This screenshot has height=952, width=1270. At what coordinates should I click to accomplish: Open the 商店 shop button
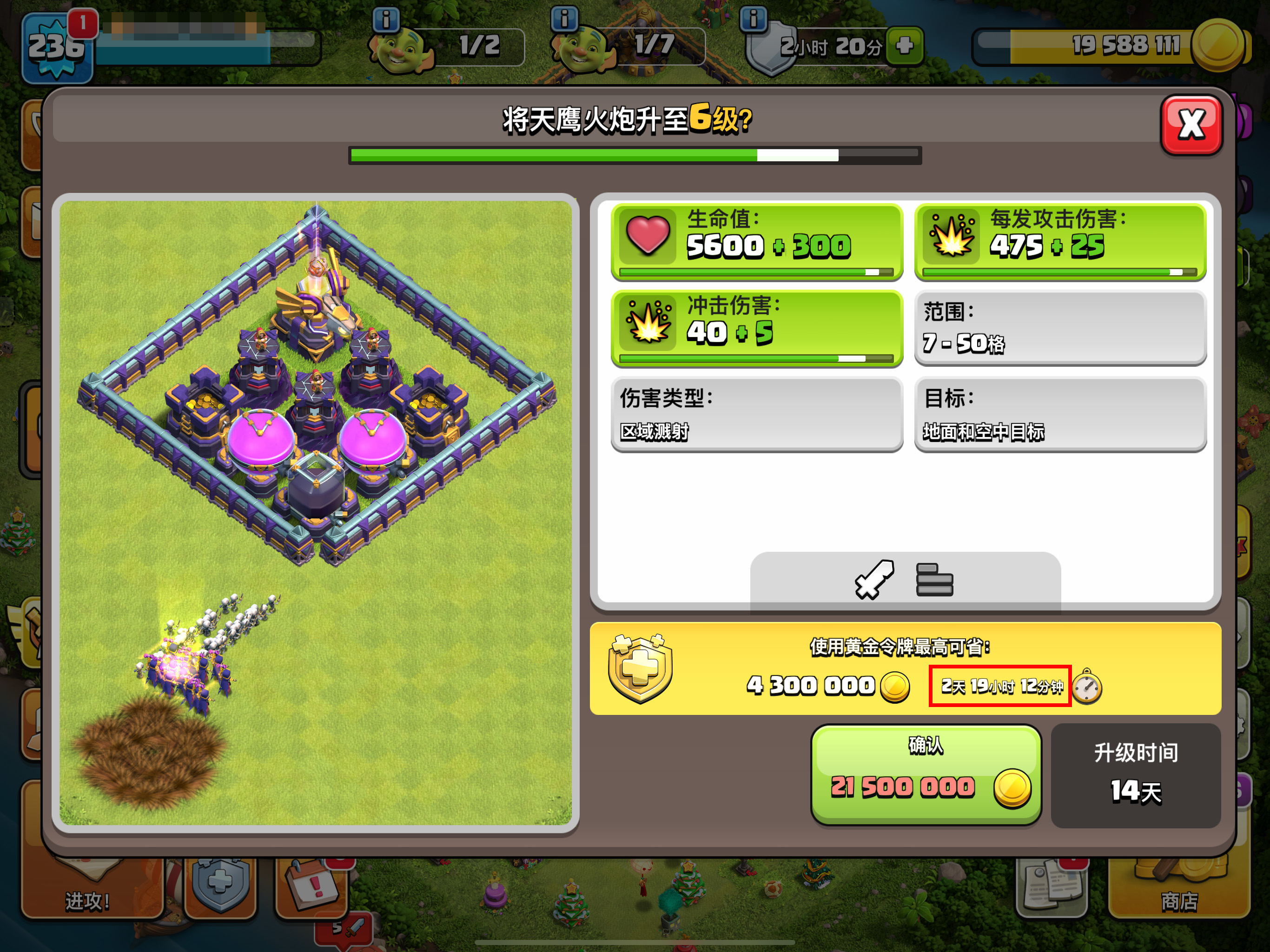coord(1179,890)
